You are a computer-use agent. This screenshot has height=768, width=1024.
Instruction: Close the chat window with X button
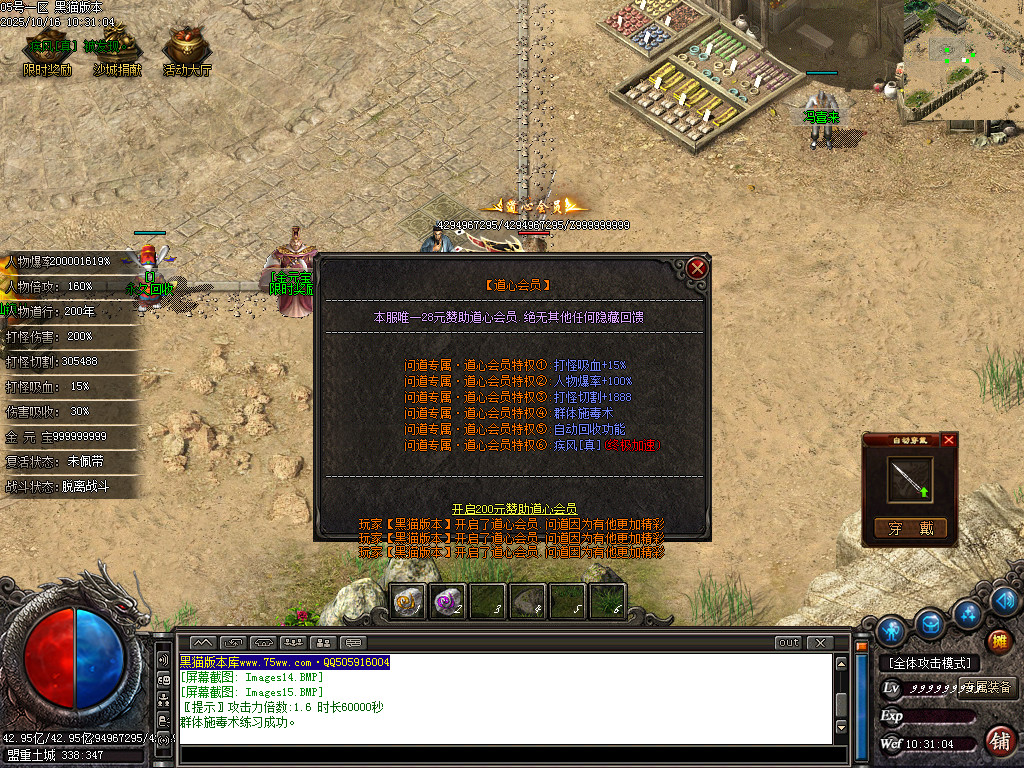[819, 642]
